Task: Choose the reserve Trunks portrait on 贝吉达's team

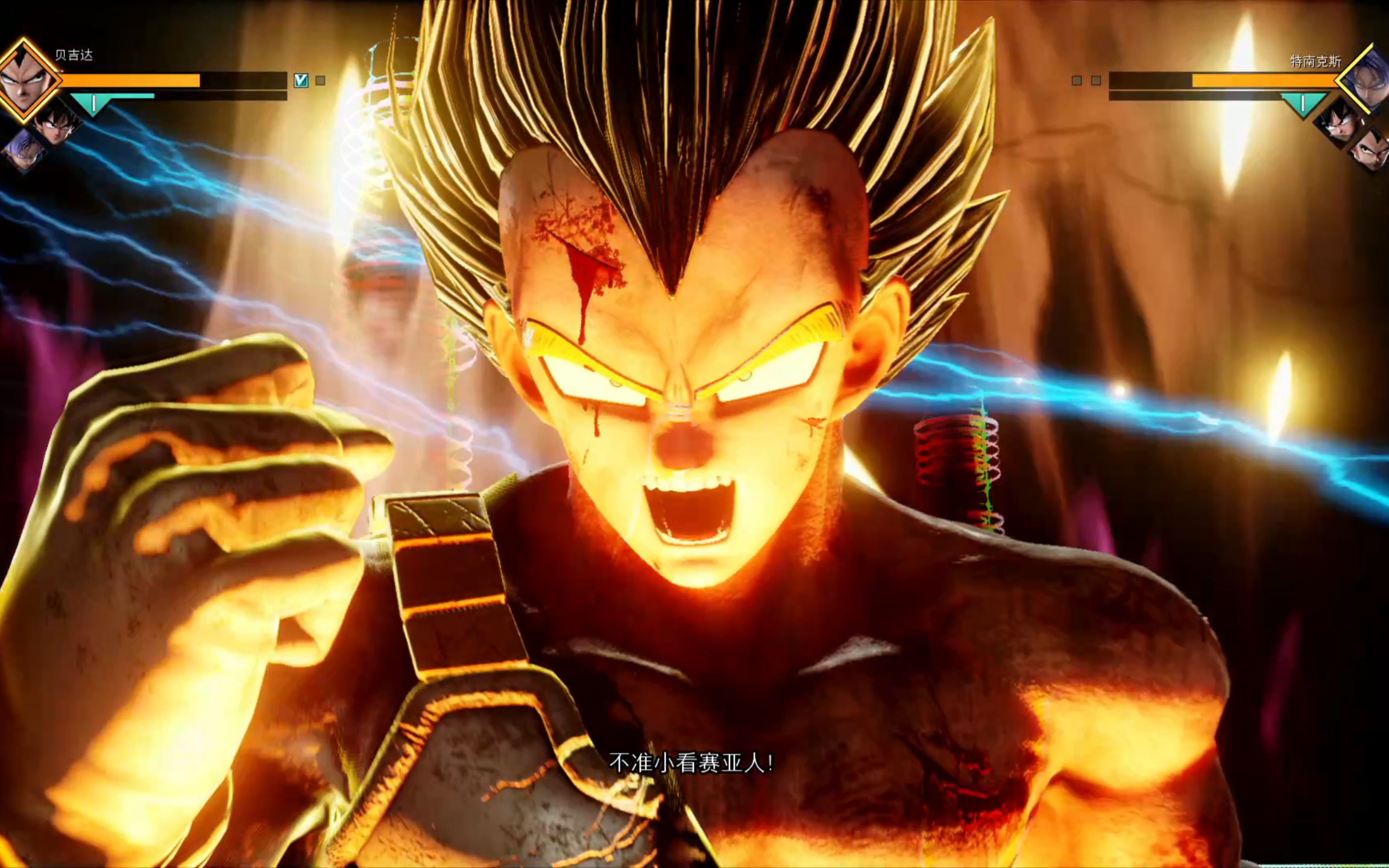Action: click(x=24, y=151)
